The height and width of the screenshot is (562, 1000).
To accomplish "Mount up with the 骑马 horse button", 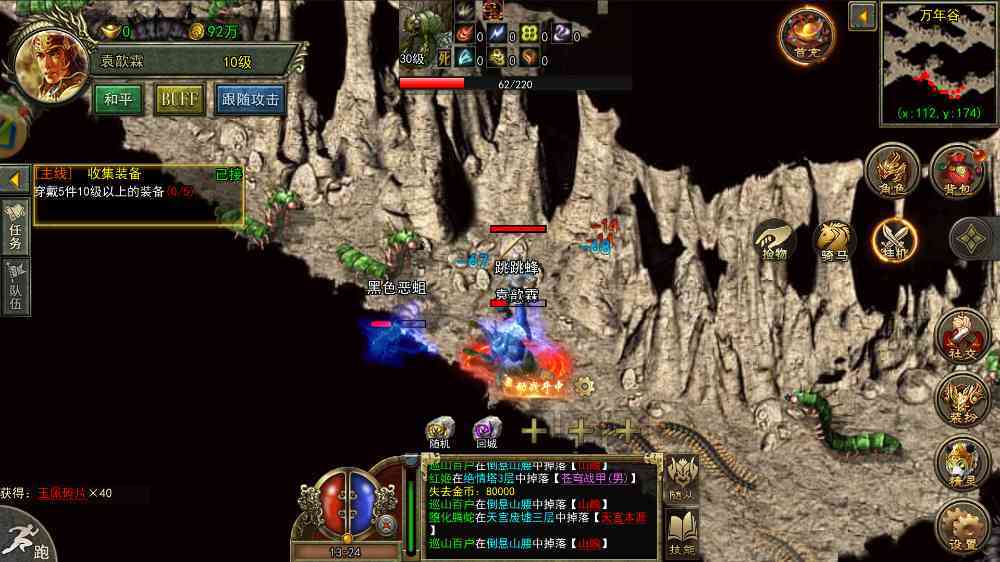I will 834,242.
